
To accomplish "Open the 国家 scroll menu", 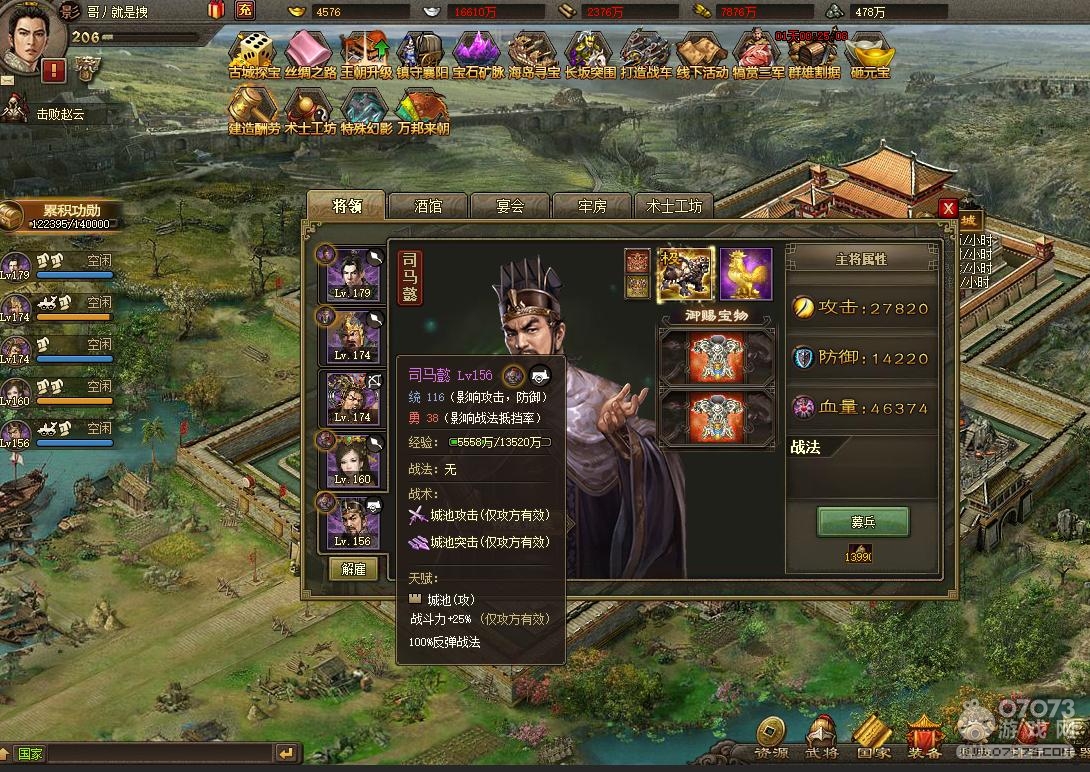I will [873, 736].
